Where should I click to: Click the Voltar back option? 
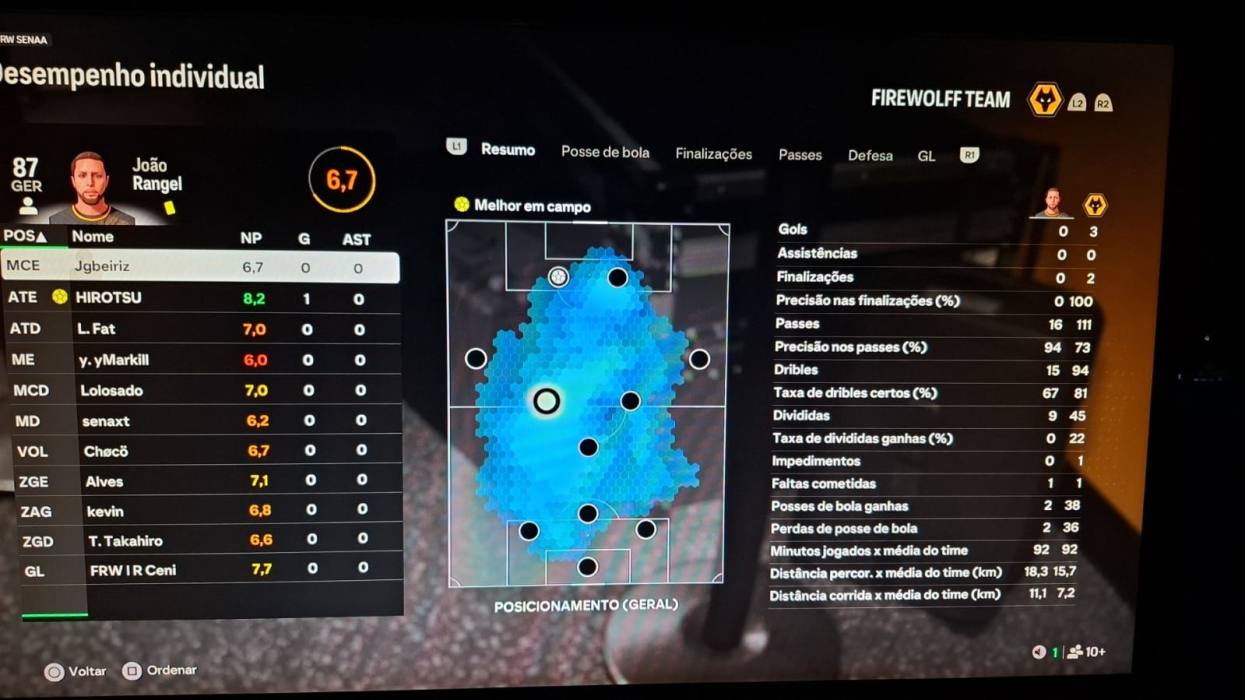click(x=76, y=672)
